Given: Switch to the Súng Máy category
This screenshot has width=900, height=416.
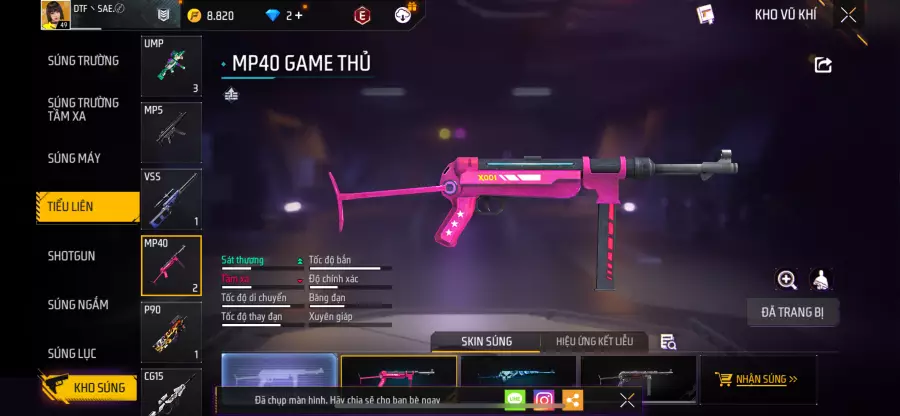Looking at the screenshot, I should [74, 158].
